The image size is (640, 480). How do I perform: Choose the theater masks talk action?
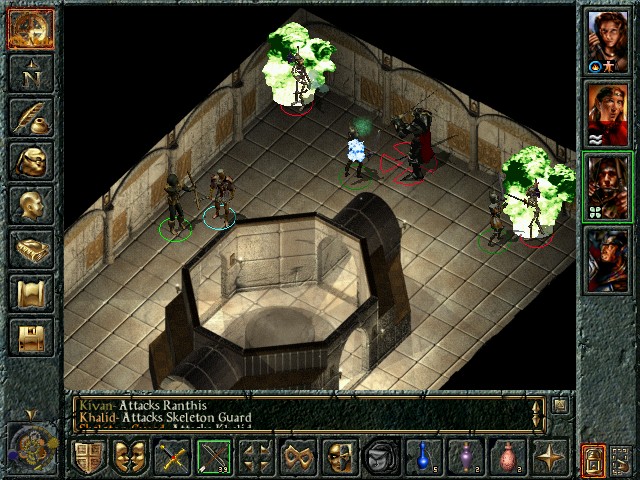point(130,458)
